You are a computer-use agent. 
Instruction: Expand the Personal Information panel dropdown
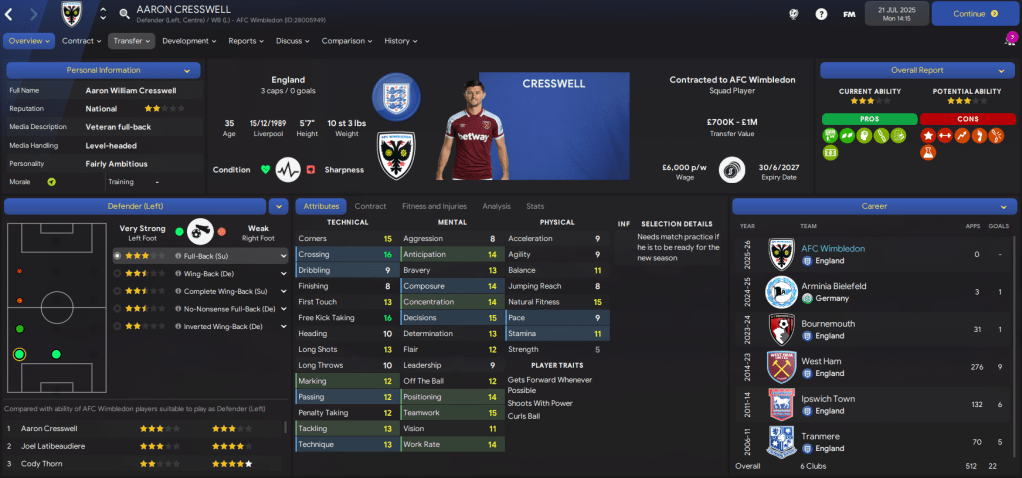point(187,71)
